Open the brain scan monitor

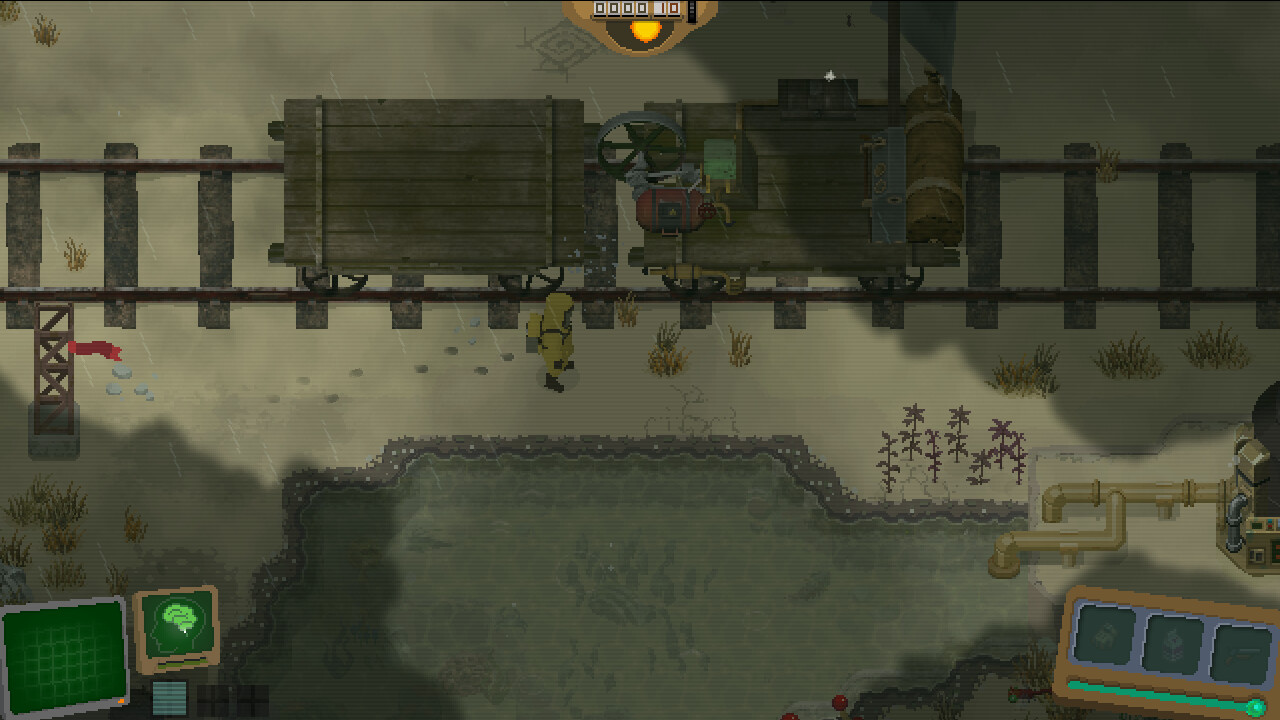(x=178, y=623)
